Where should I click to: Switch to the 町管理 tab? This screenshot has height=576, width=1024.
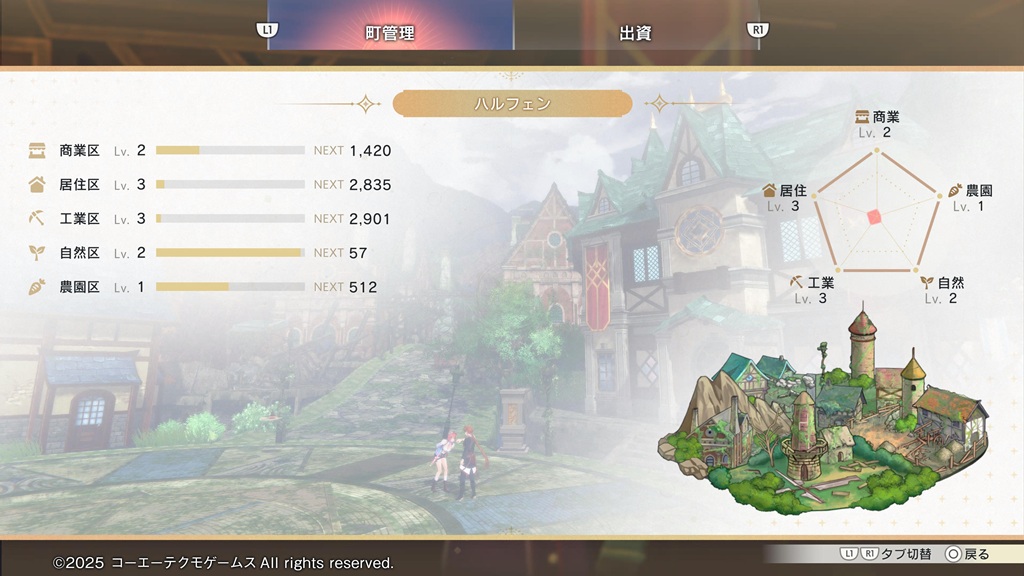coord(390,33)
